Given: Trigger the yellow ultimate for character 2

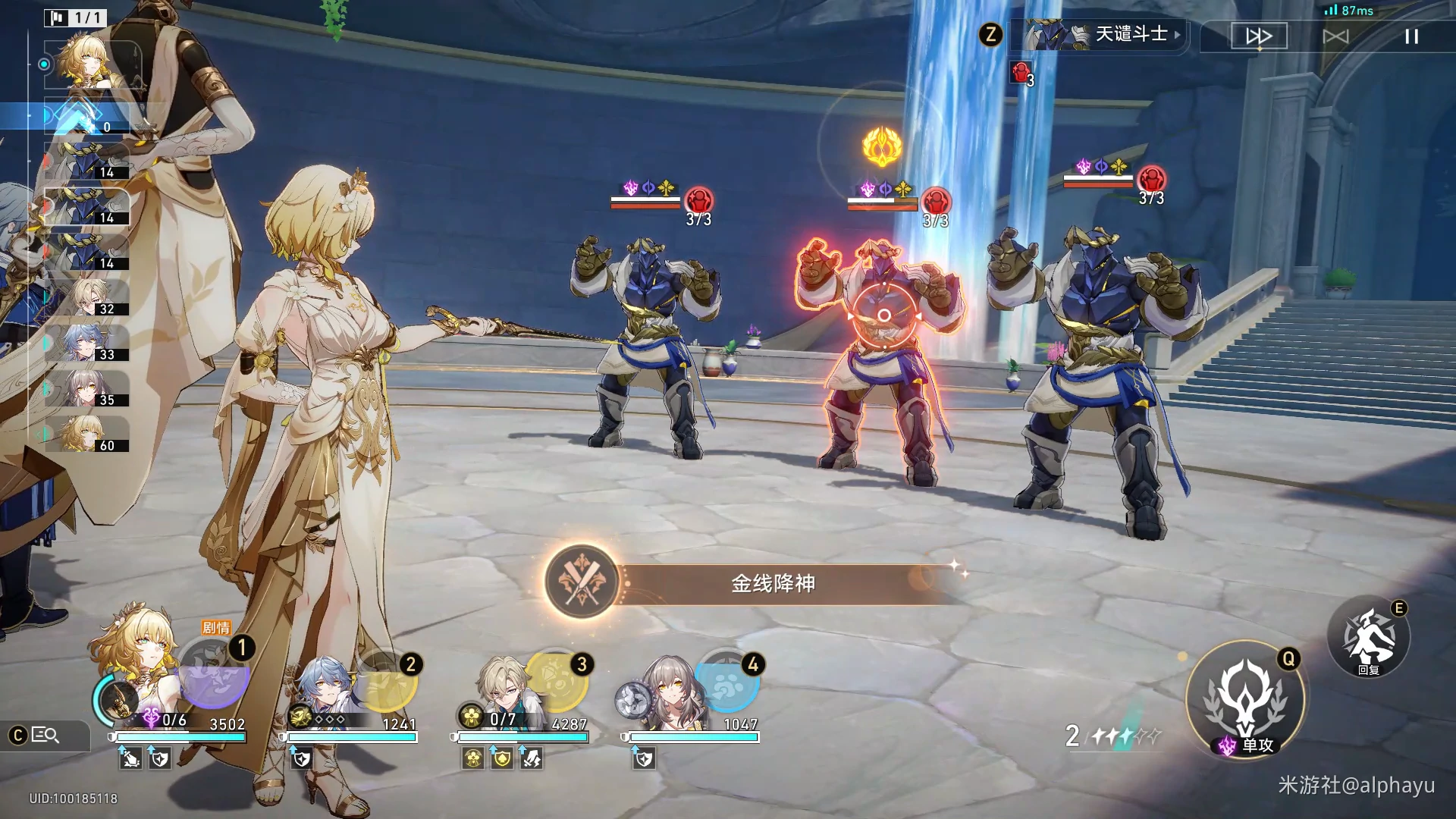Looking at the screenshot, I should click(387, 682).
